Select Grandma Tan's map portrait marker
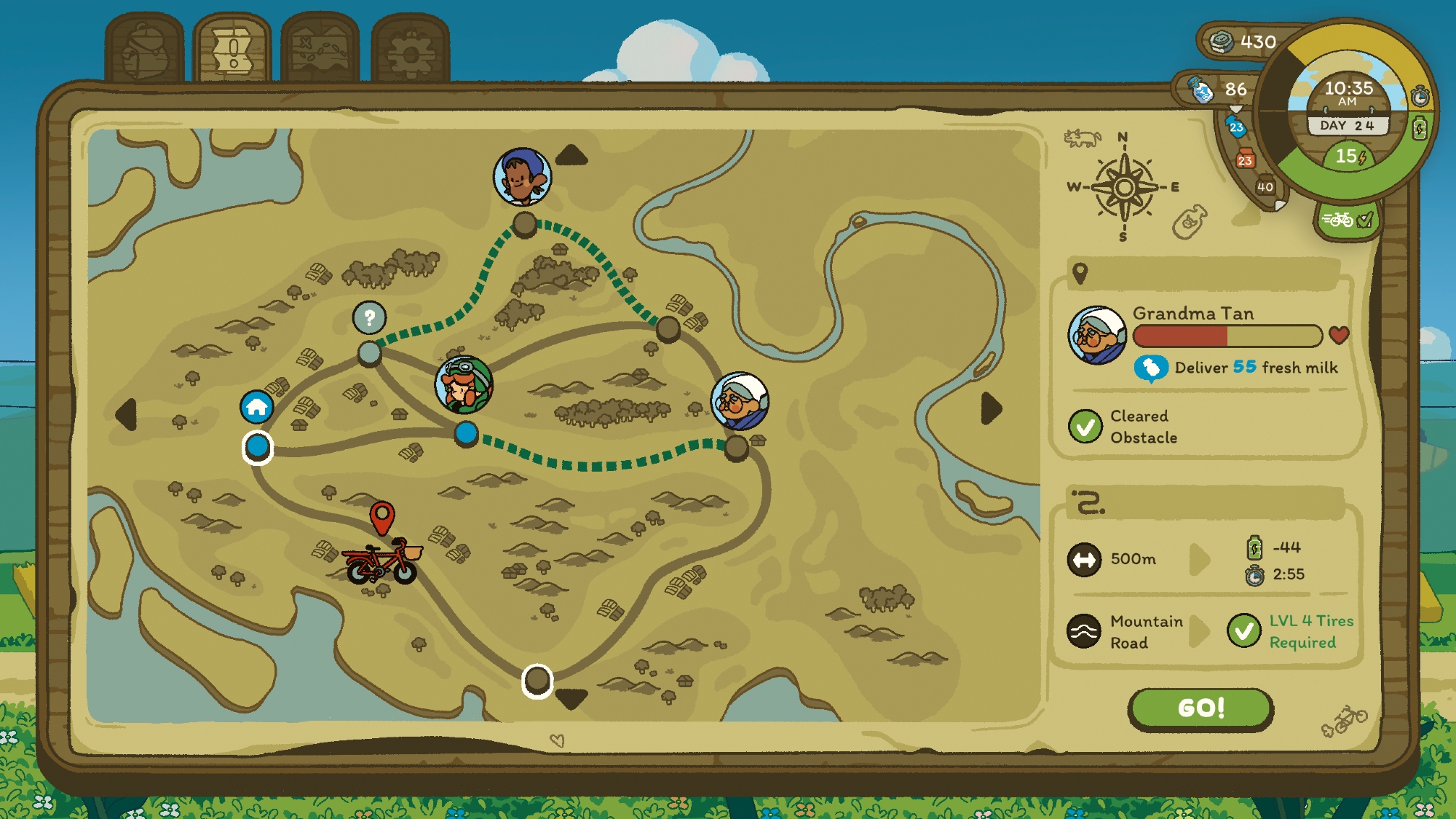Screen dimensions: 1456x819 740,401
